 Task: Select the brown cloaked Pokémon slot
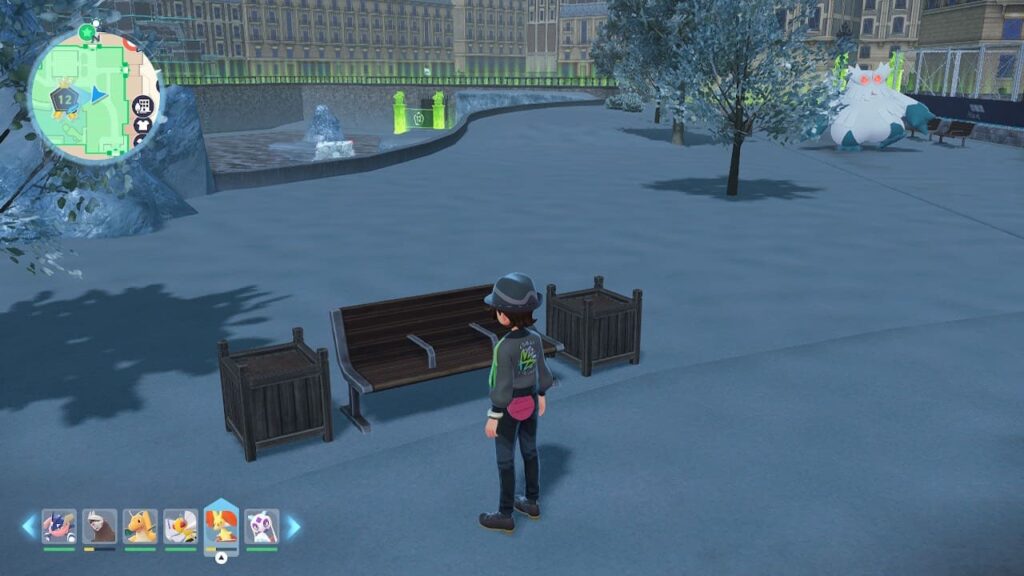[x=99, y=526]
